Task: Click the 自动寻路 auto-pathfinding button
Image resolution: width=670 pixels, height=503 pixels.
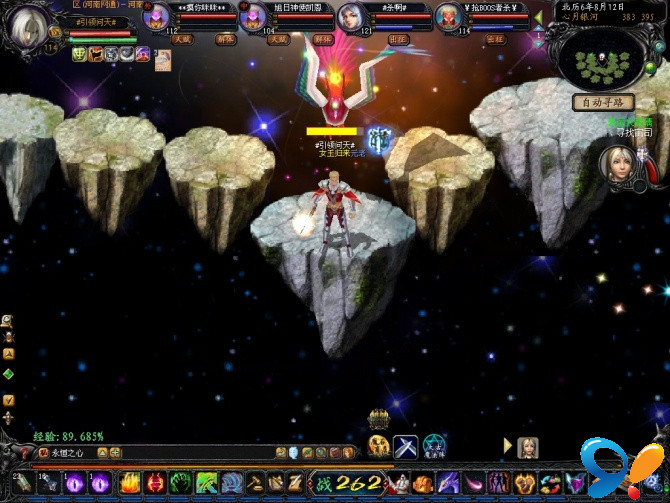Action: 603,101
